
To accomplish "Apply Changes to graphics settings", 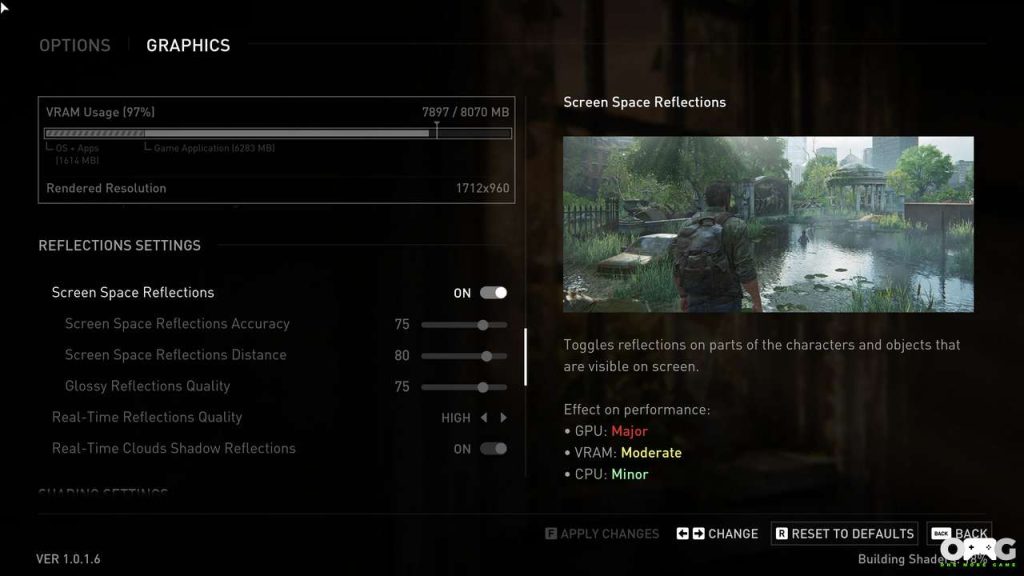I will tap(602, 534).
